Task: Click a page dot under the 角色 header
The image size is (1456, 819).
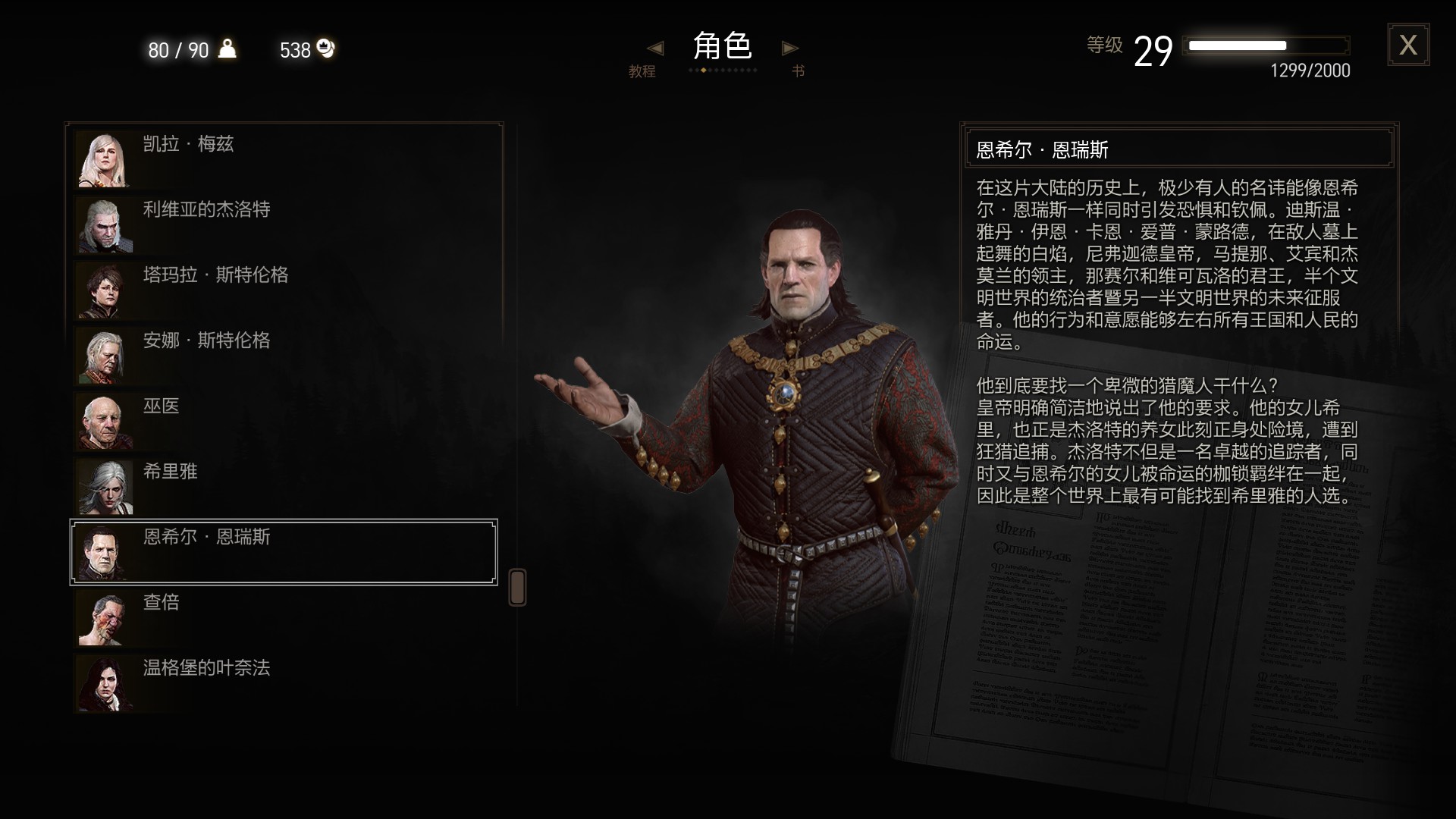Action: tap(705, 70)
